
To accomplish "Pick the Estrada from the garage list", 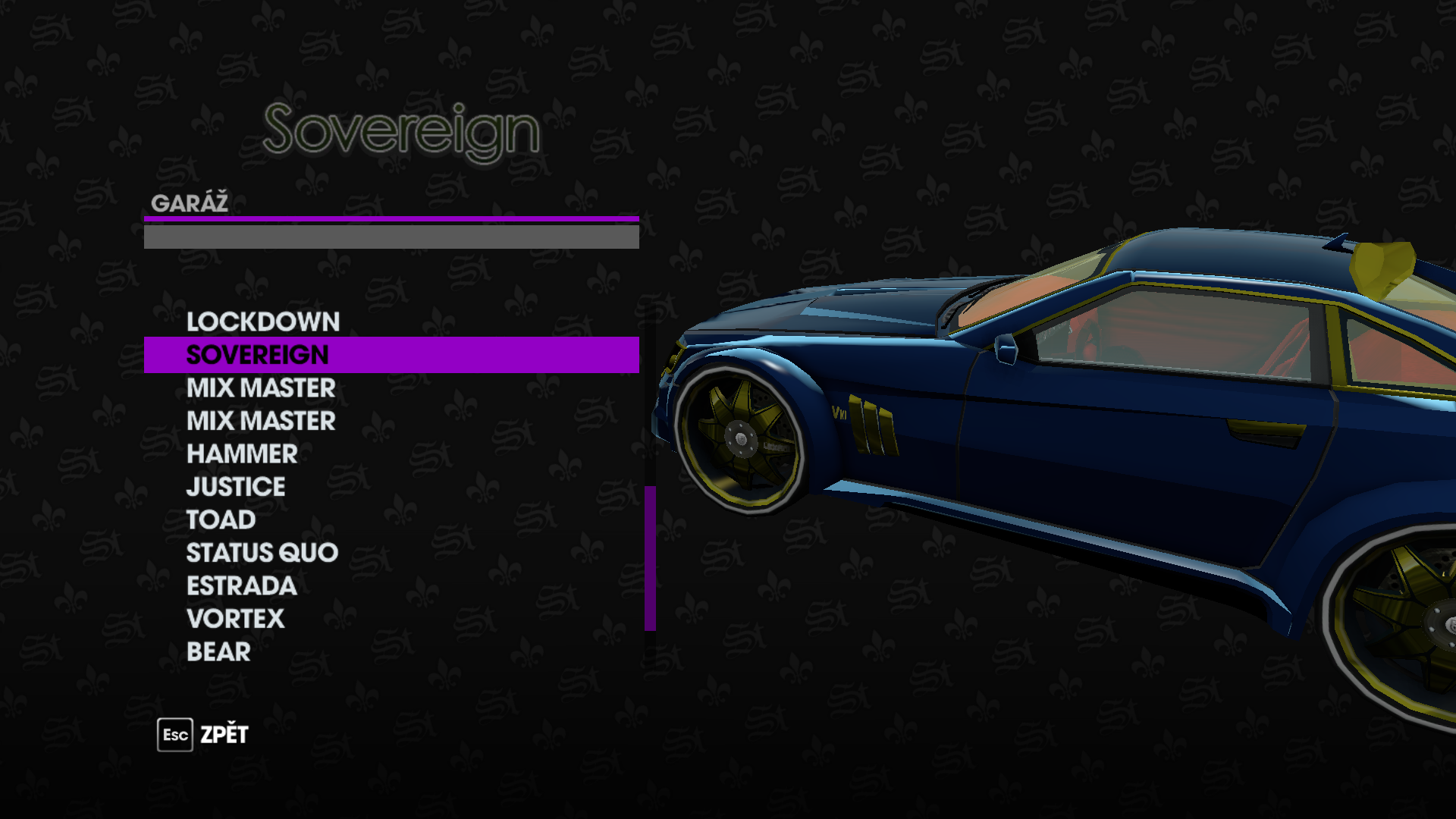I will 241,586.
